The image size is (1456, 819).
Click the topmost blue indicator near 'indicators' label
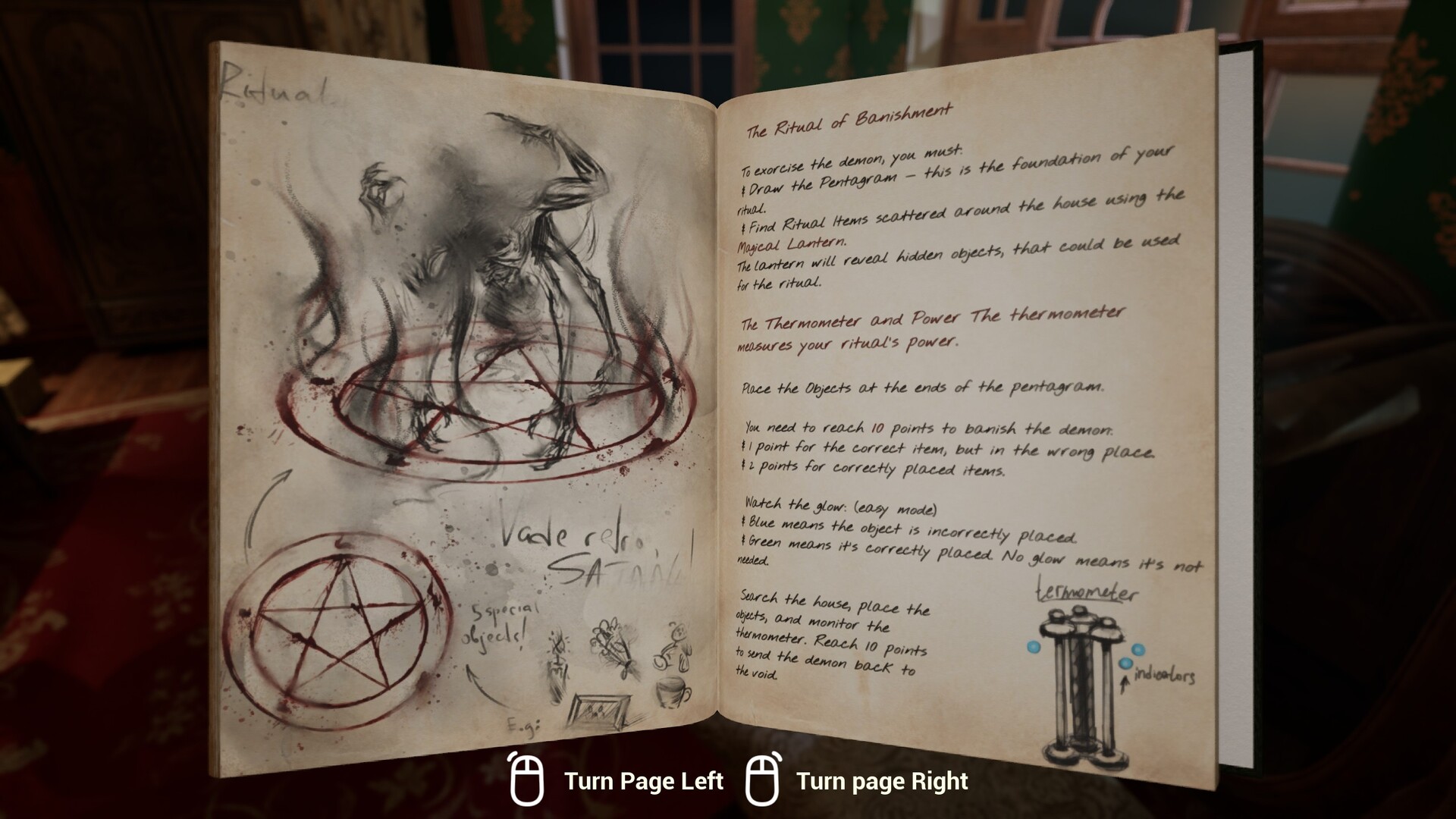1138,651
